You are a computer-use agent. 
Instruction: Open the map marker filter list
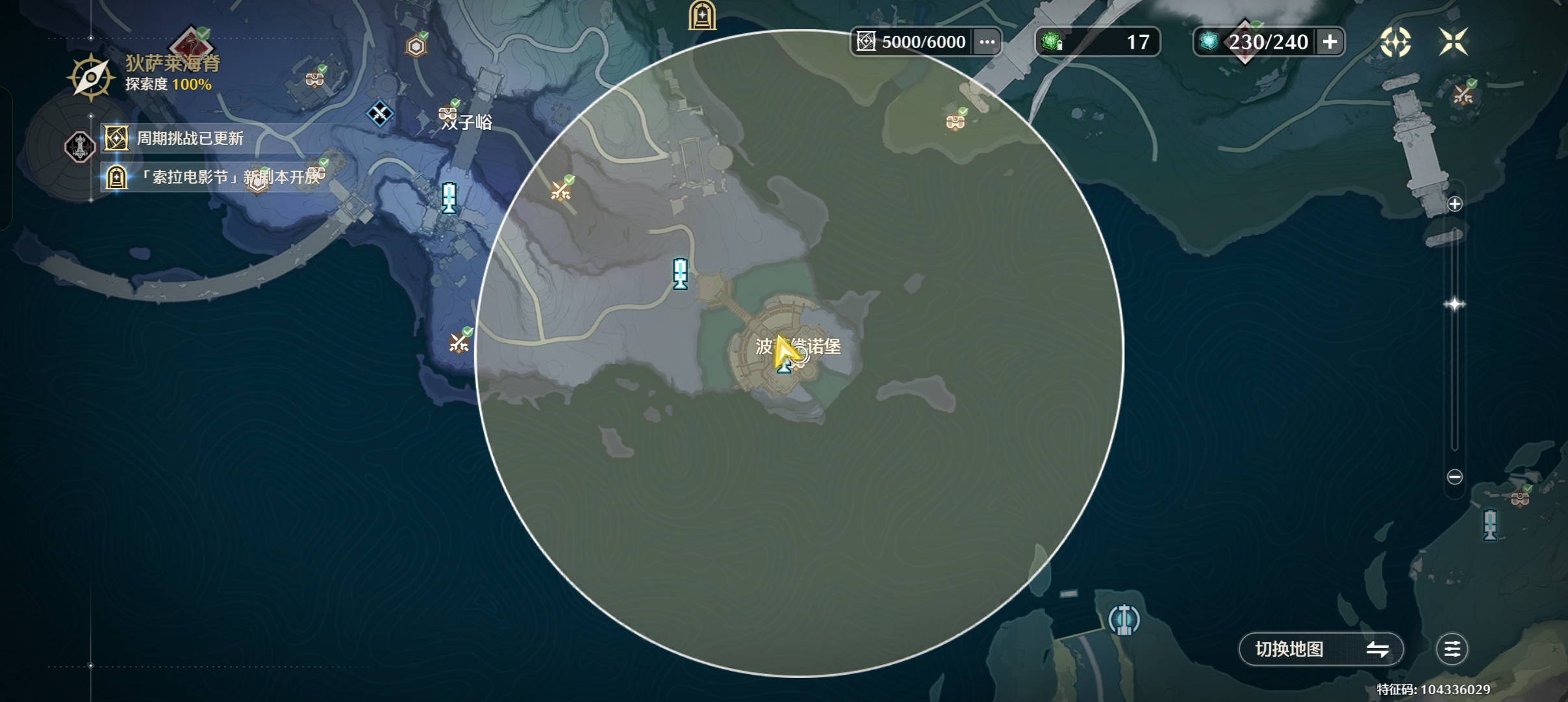1452,649
